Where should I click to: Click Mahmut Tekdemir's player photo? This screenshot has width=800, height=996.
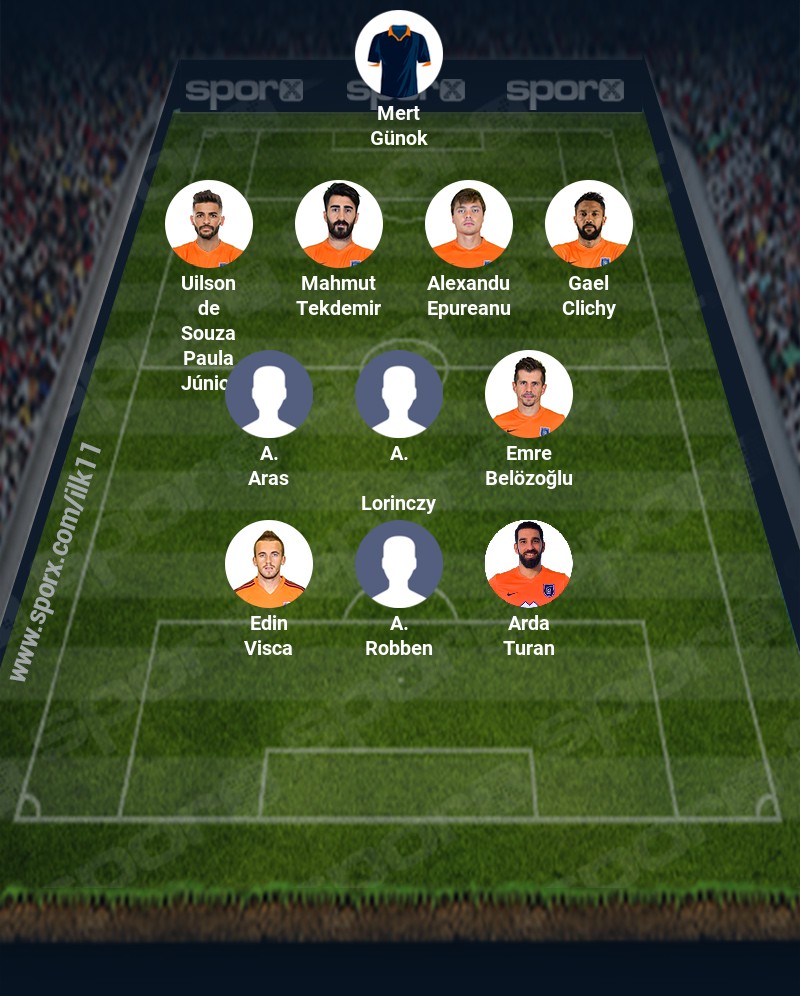tap(339, 224)
